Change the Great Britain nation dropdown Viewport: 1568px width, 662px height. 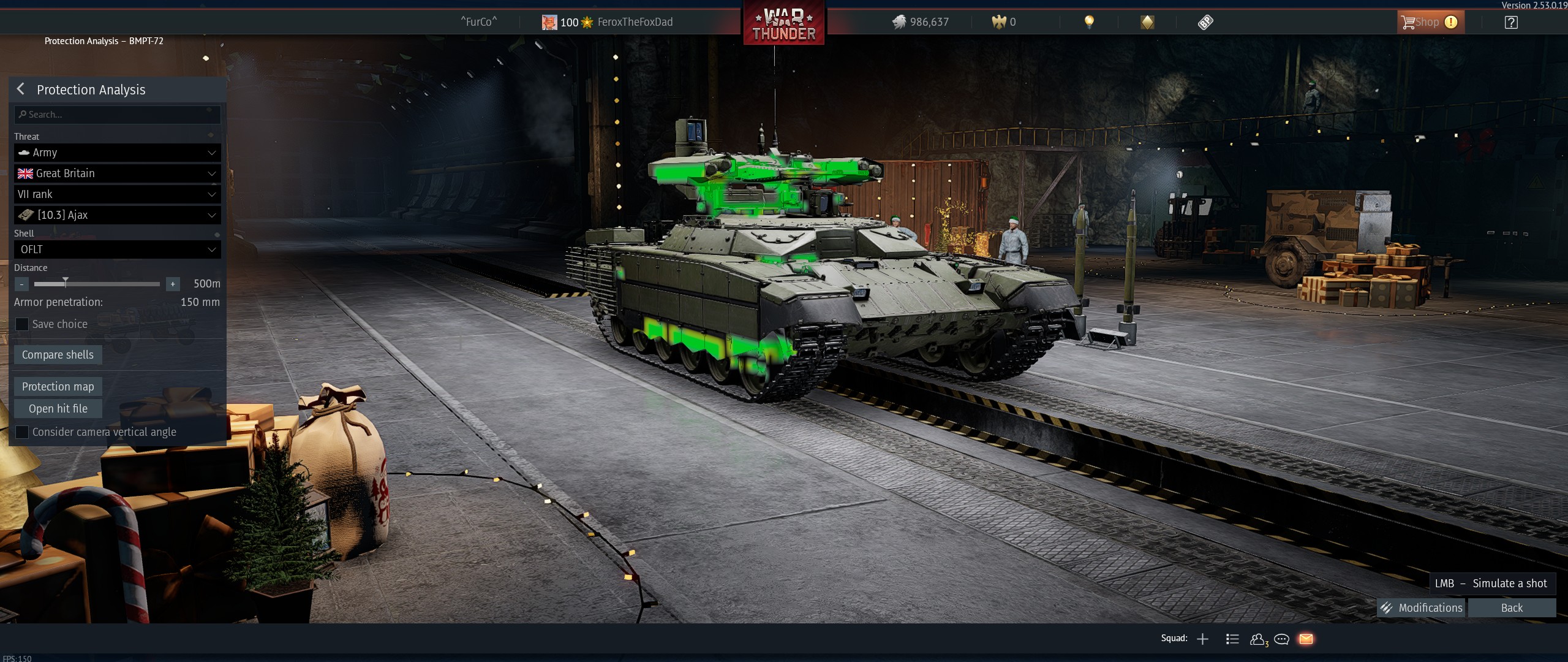(117, 173)
